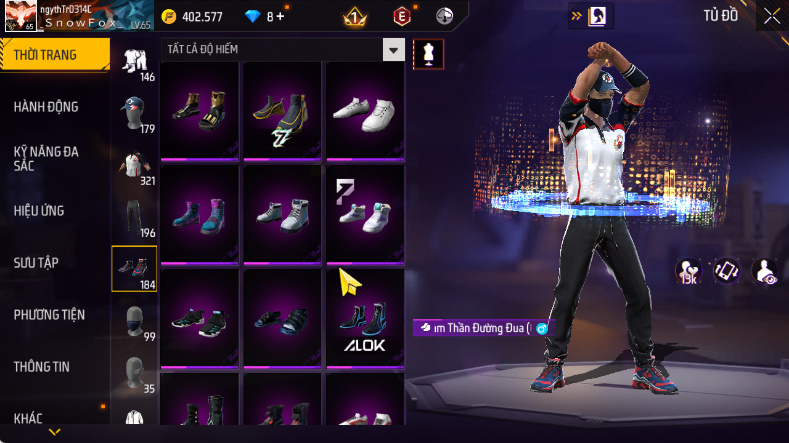Choose the shoes with the green Z logo

280,111
